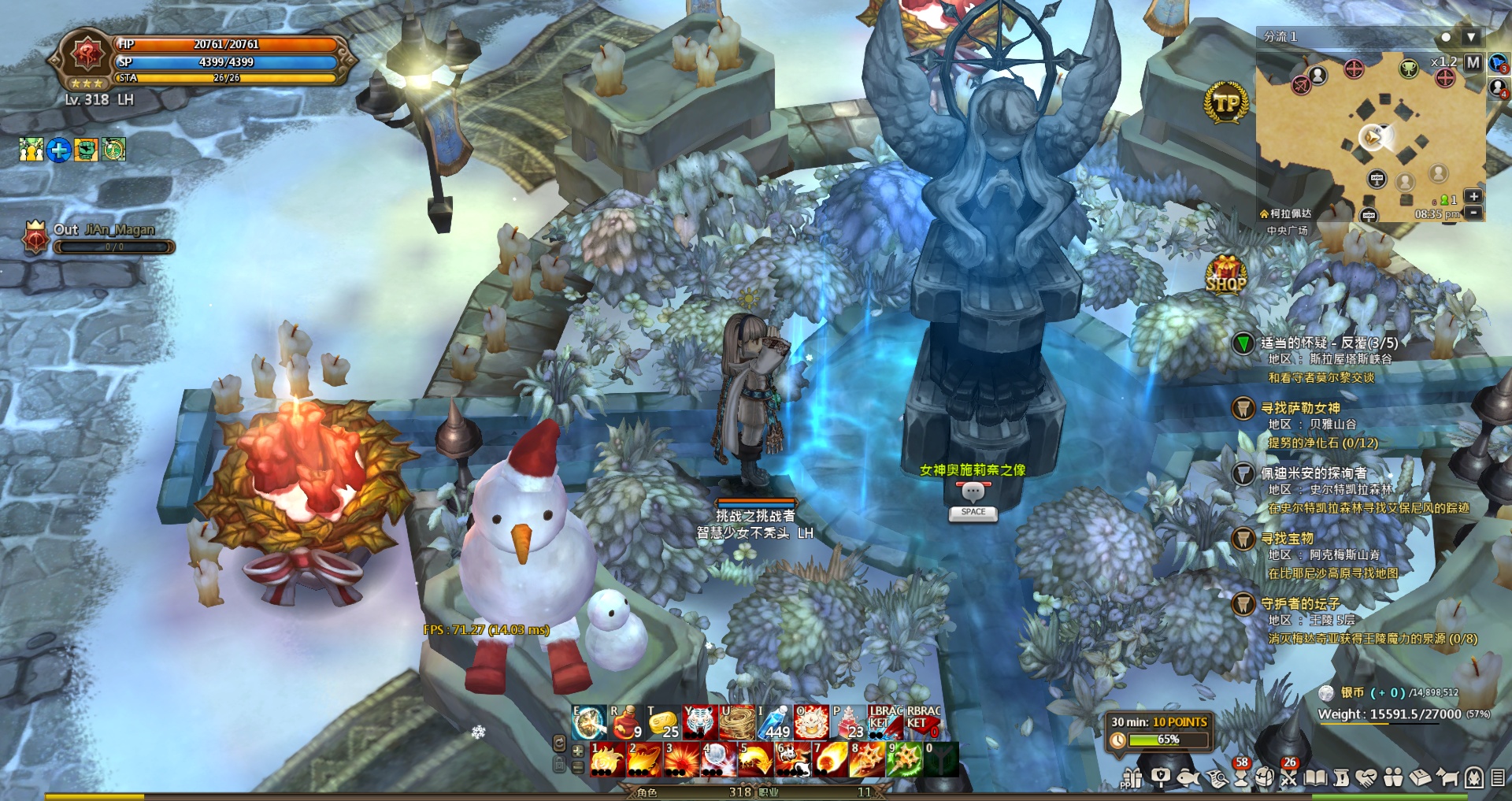
Task: Open the full map with M button
Action: [1473, 62]
